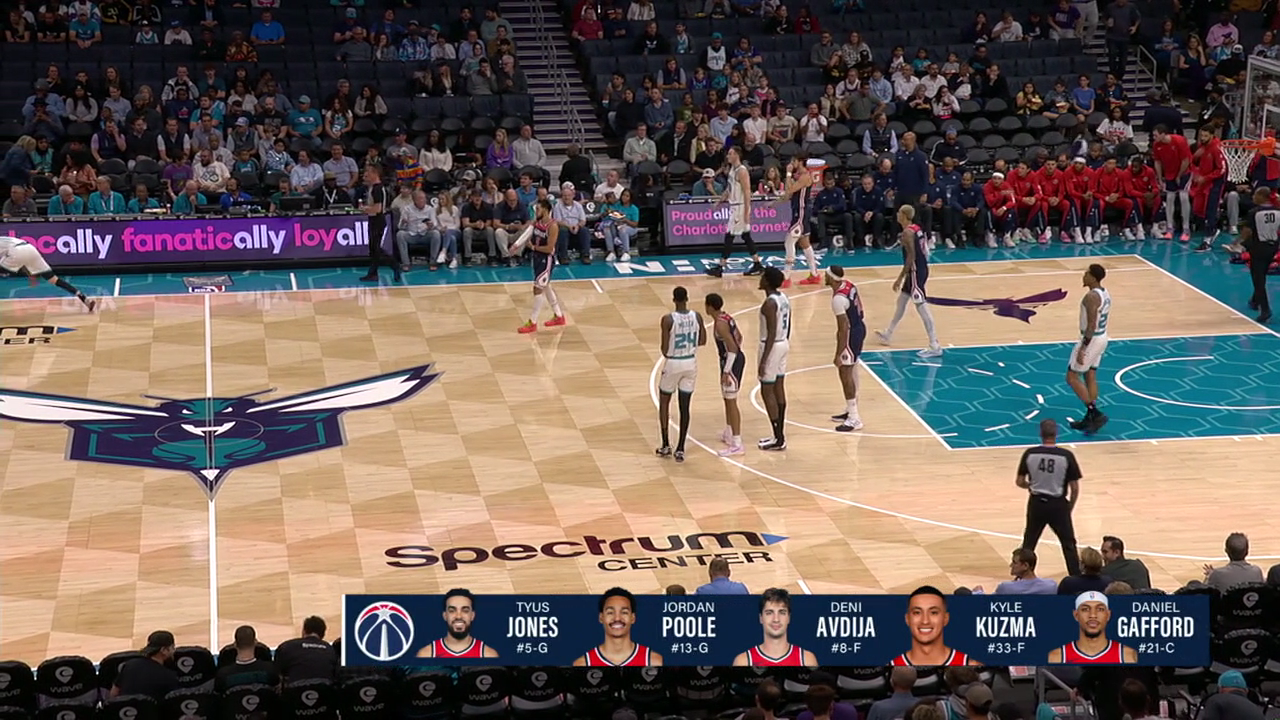Viewport: 1280px width, 720px height.
Task: Choose Jordan Poole's lineup card
Action: pyautogui.click(x=647, y=629)
